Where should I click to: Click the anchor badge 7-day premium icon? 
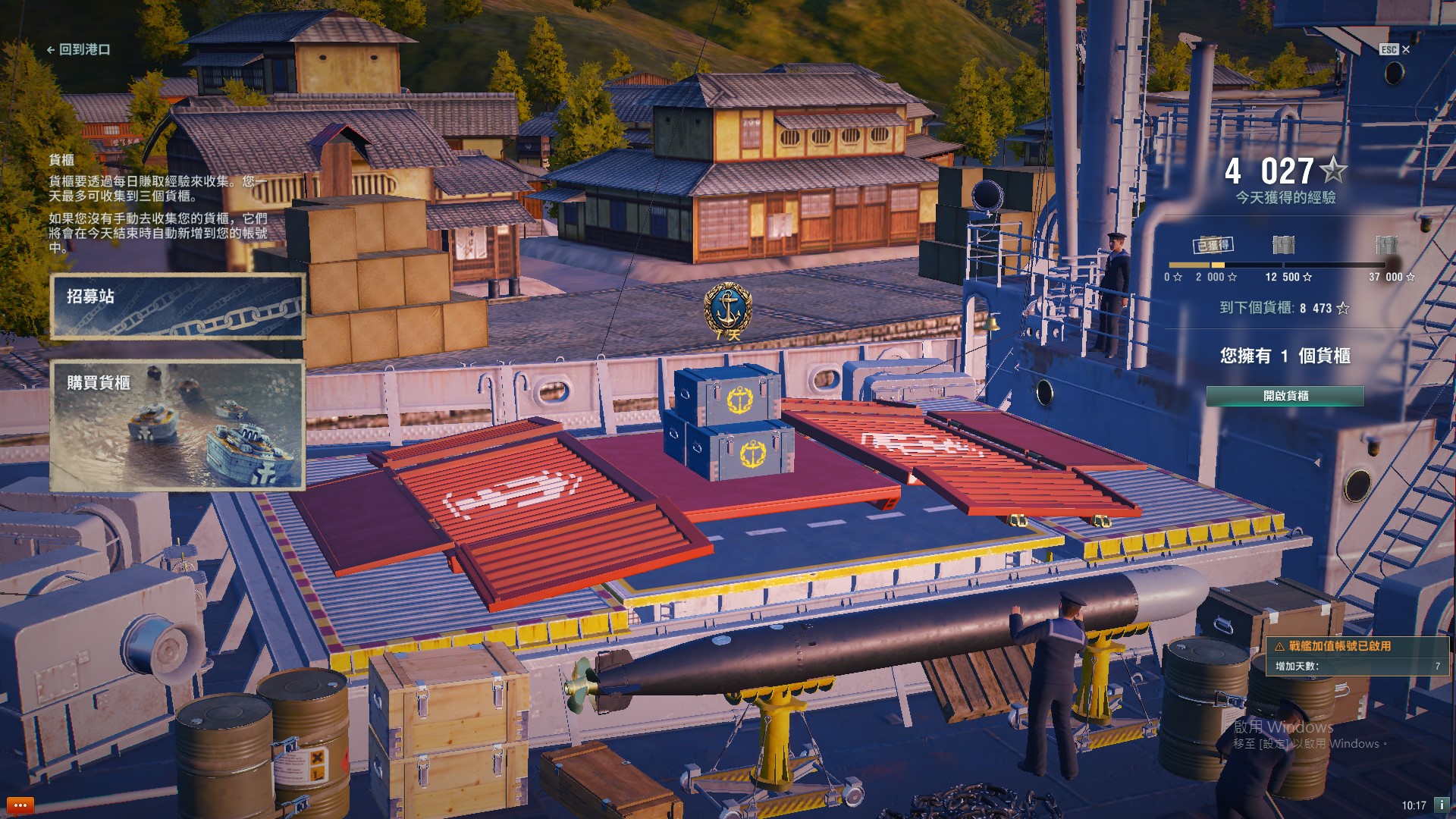click(x=728, y=311)
